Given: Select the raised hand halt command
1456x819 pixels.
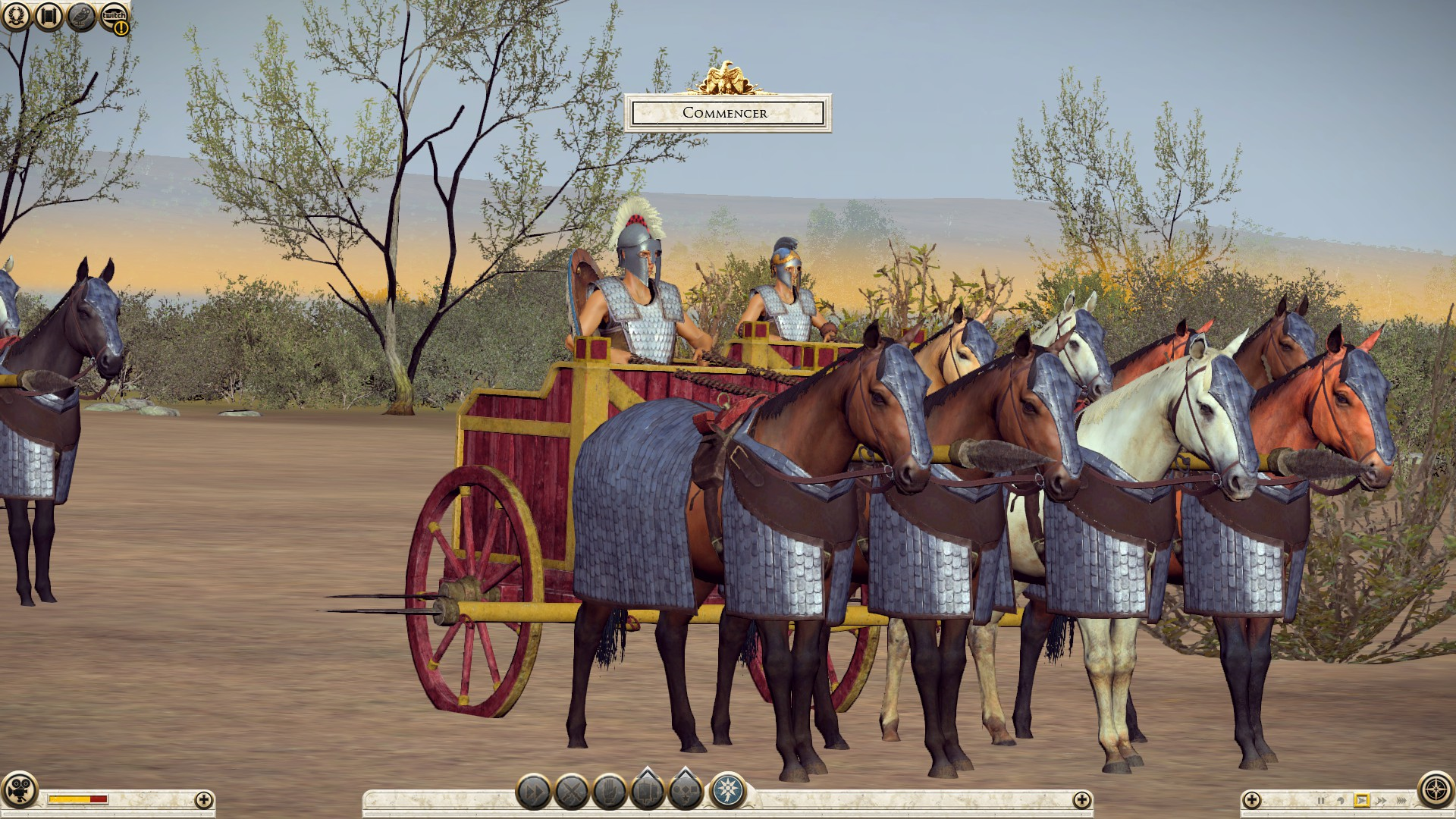Looking at the screenshot, I should (610, 793).
